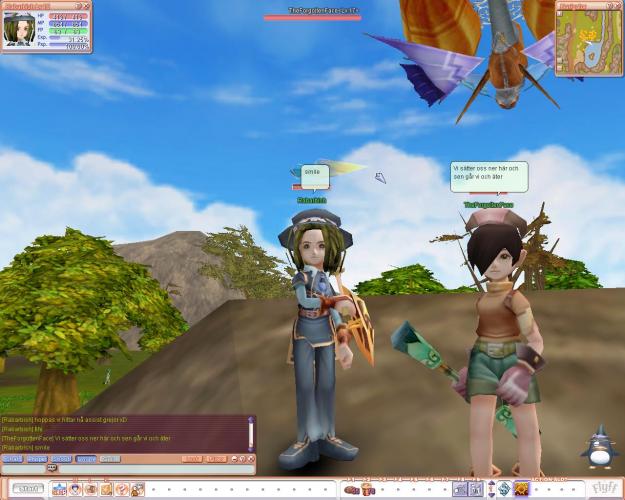Close the chat window
625x500 pixels.
pyautogui.click(x=250, y=459)
